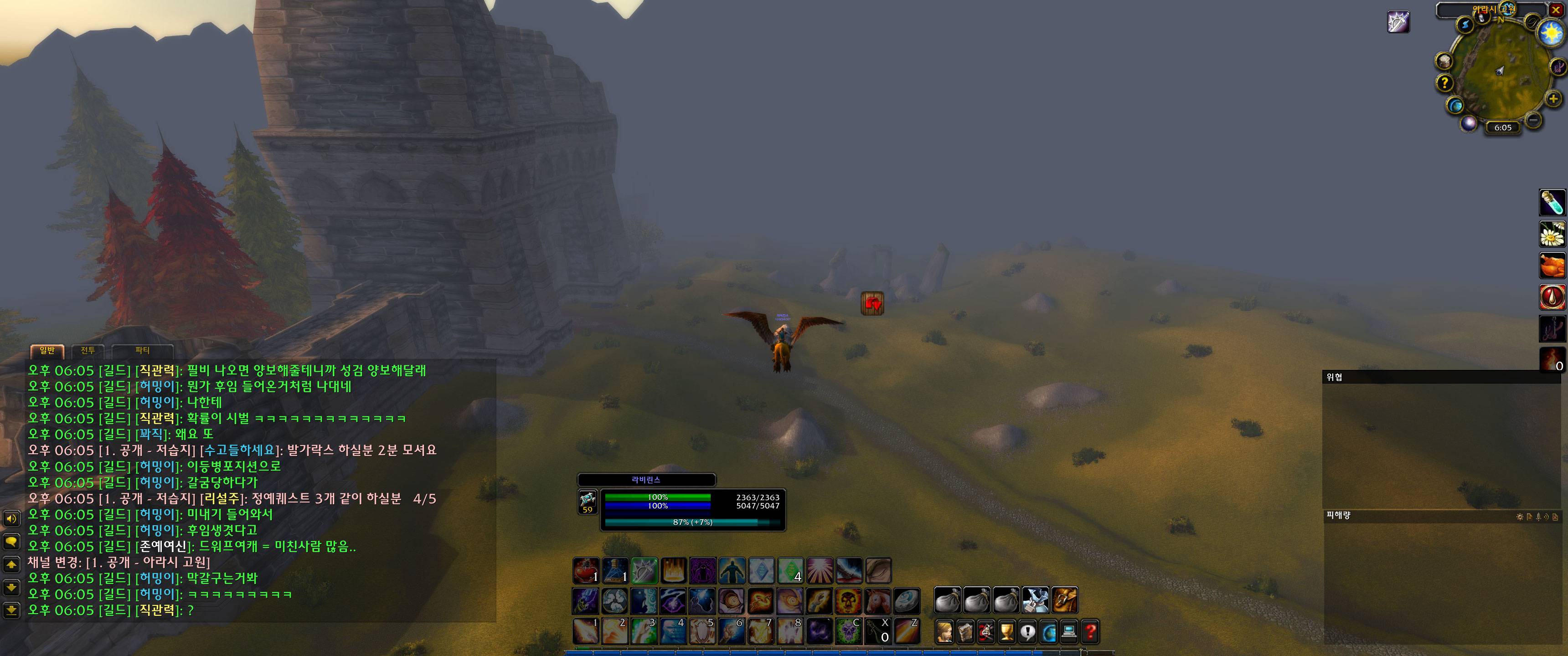Open the character info portrait micro button
The width and height of the screenshot is (1568, 656).
[945, 632]
